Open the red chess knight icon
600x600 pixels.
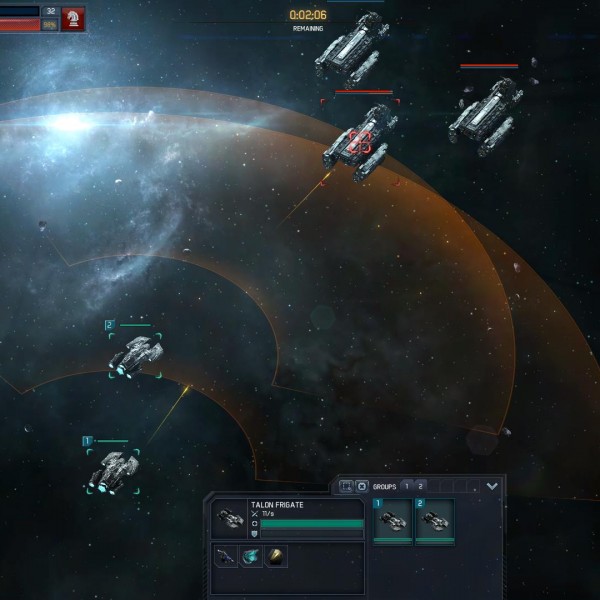[x=73, y=18]
